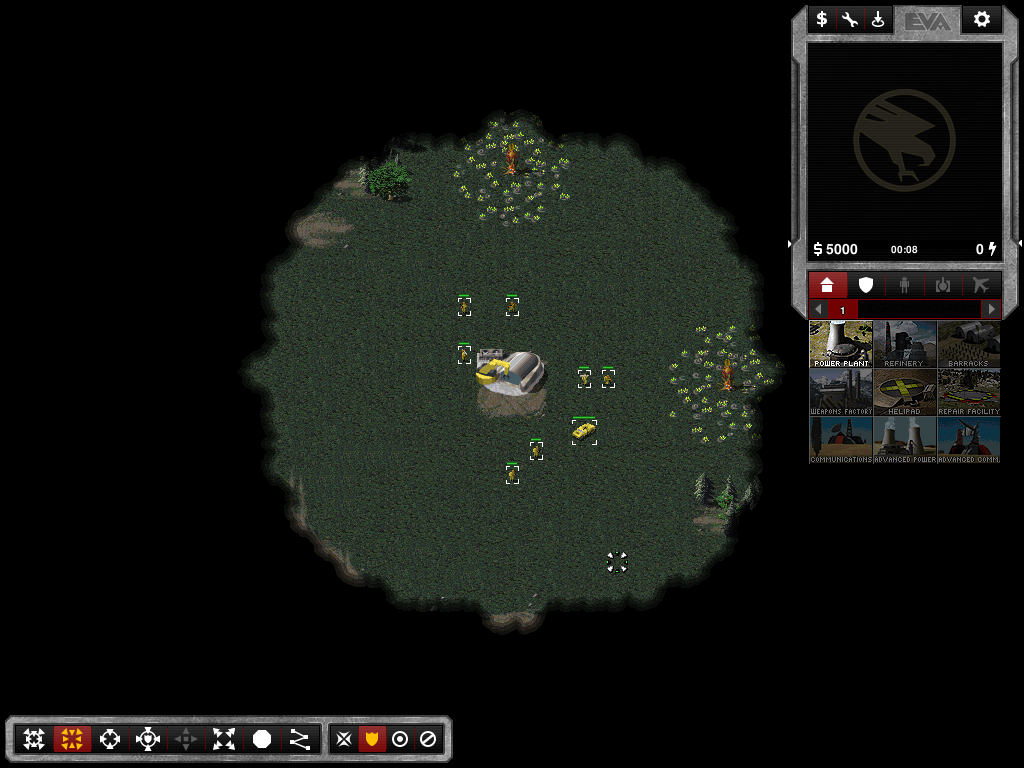
Task: Select the Helipad build icon
Action: [904, 392]
